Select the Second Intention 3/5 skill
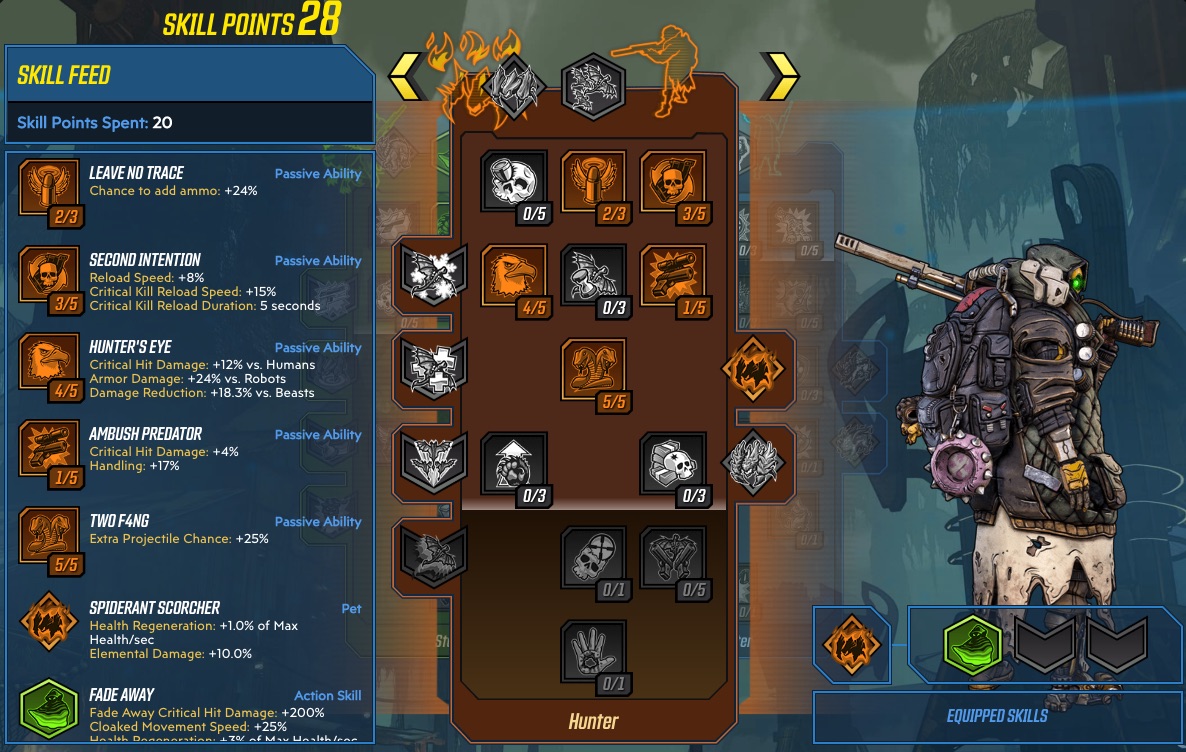Image resolution: width=1186 pixels, height=752 pixels. (672, 182)
